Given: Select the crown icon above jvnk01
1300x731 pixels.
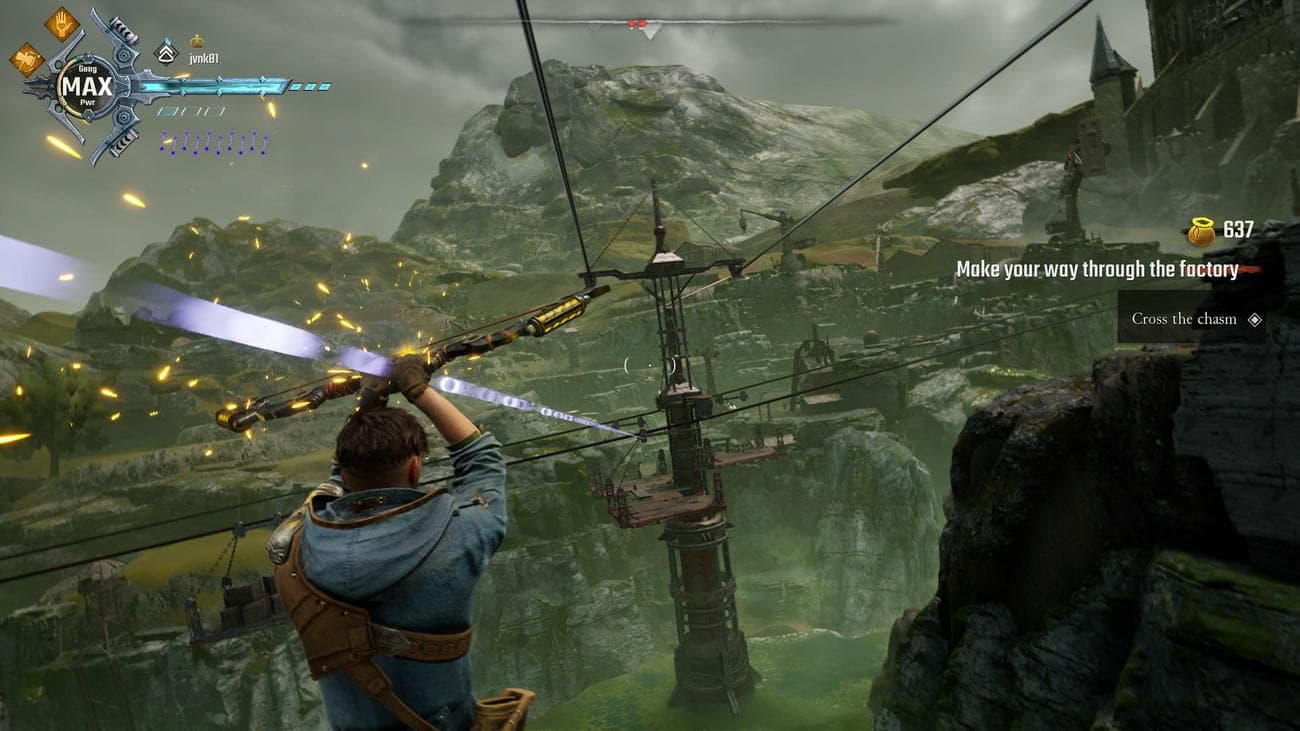Looking at the screenshot, I should tap(197, 41).
